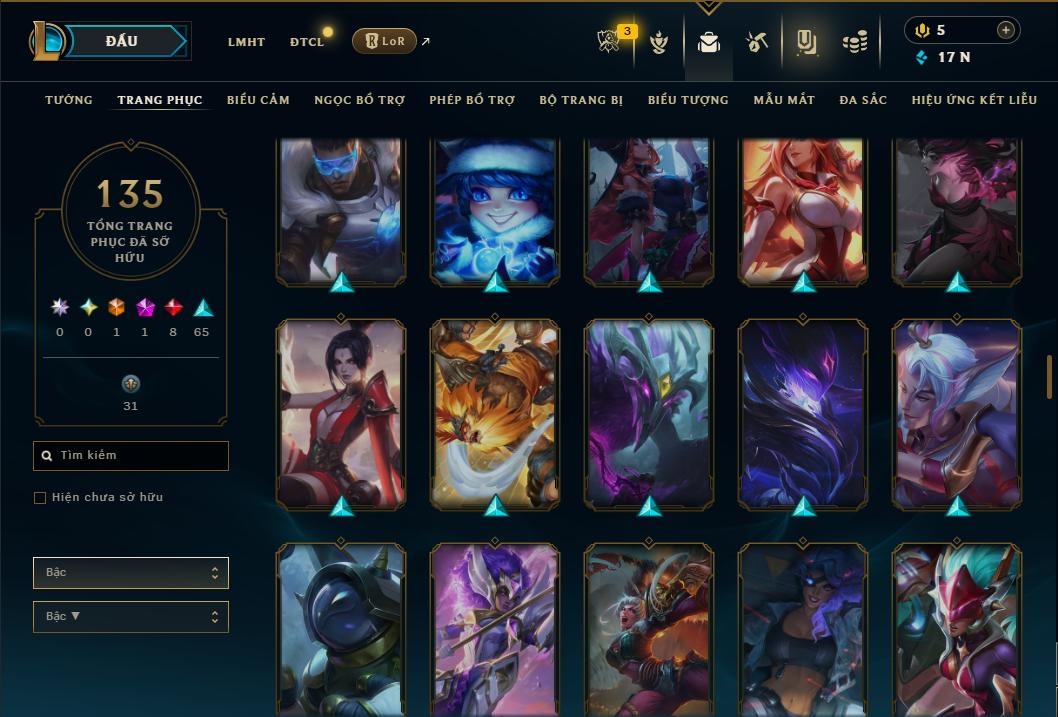
Task: Switch to the LMHT game section
Action: [x=246, y=42]
